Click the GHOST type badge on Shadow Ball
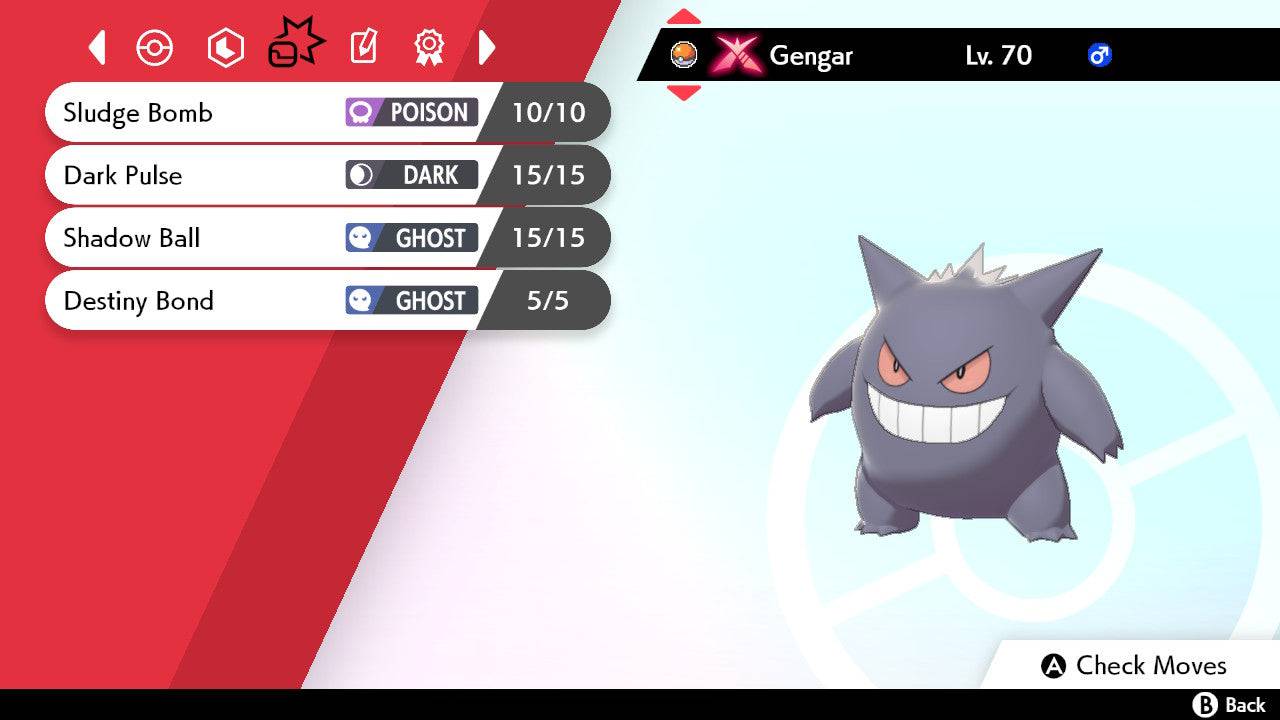The image size is (1280, 720). pos(410,238)
